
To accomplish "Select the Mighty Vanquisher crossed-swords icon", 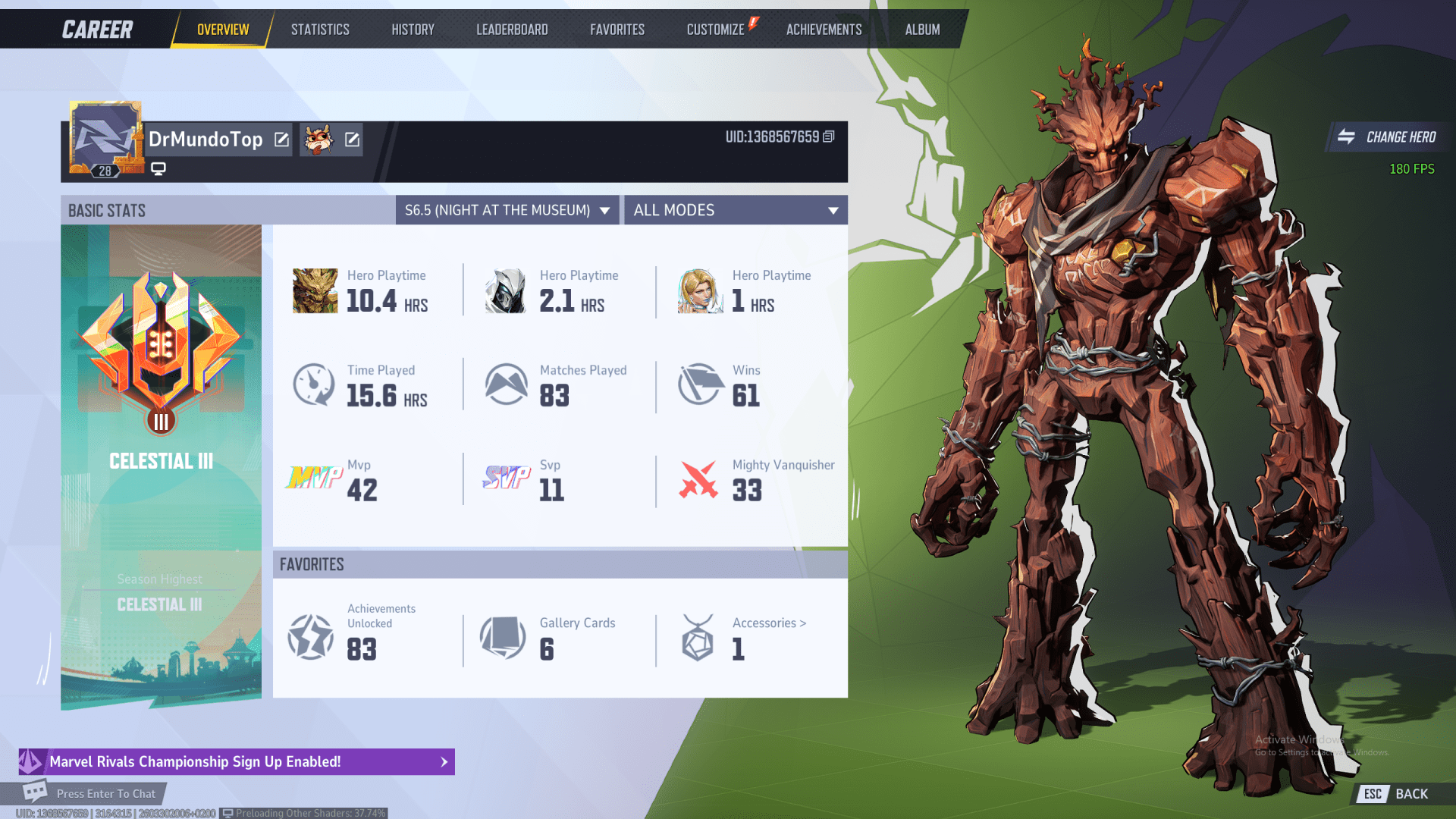I will [x=698, y=479].
